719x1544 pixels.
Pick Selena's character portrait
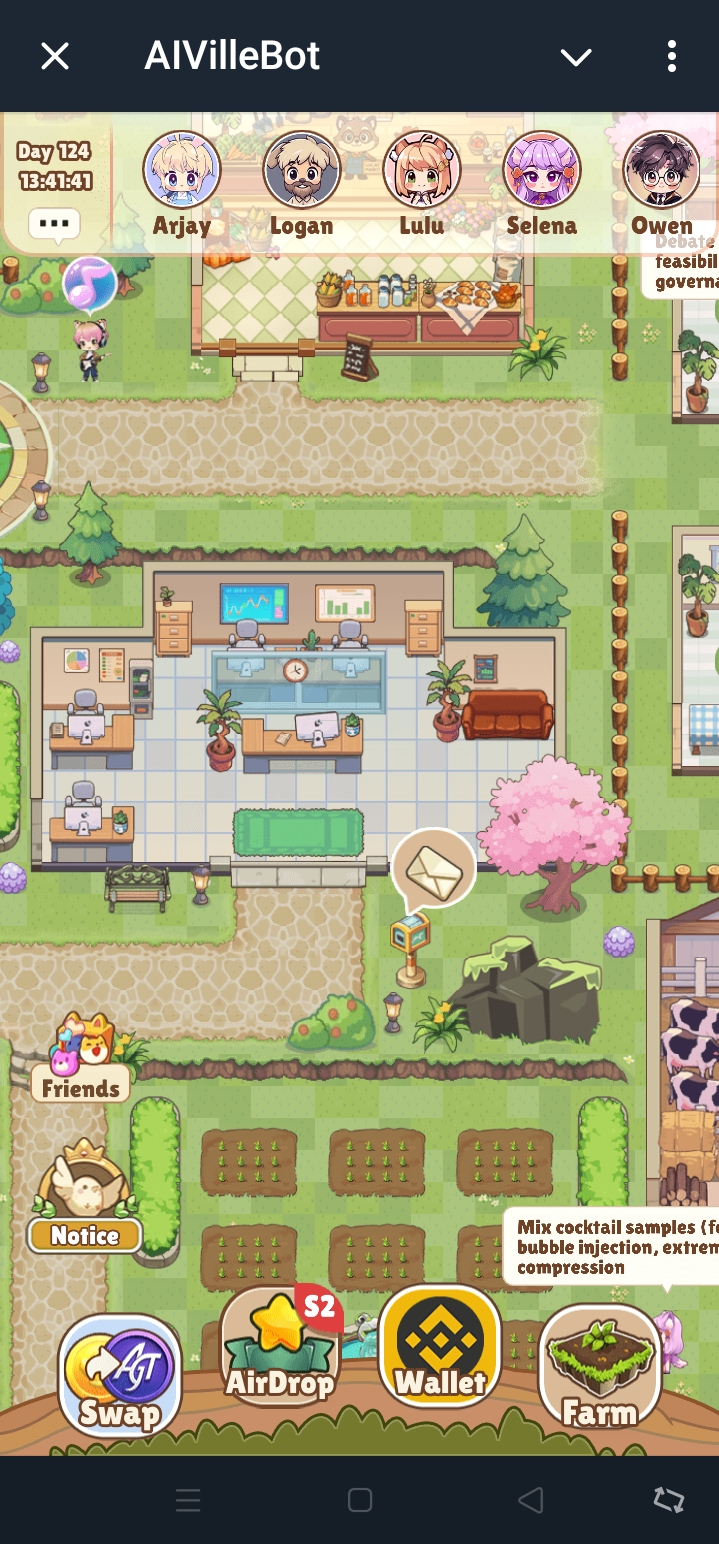(x=541, y=170)
